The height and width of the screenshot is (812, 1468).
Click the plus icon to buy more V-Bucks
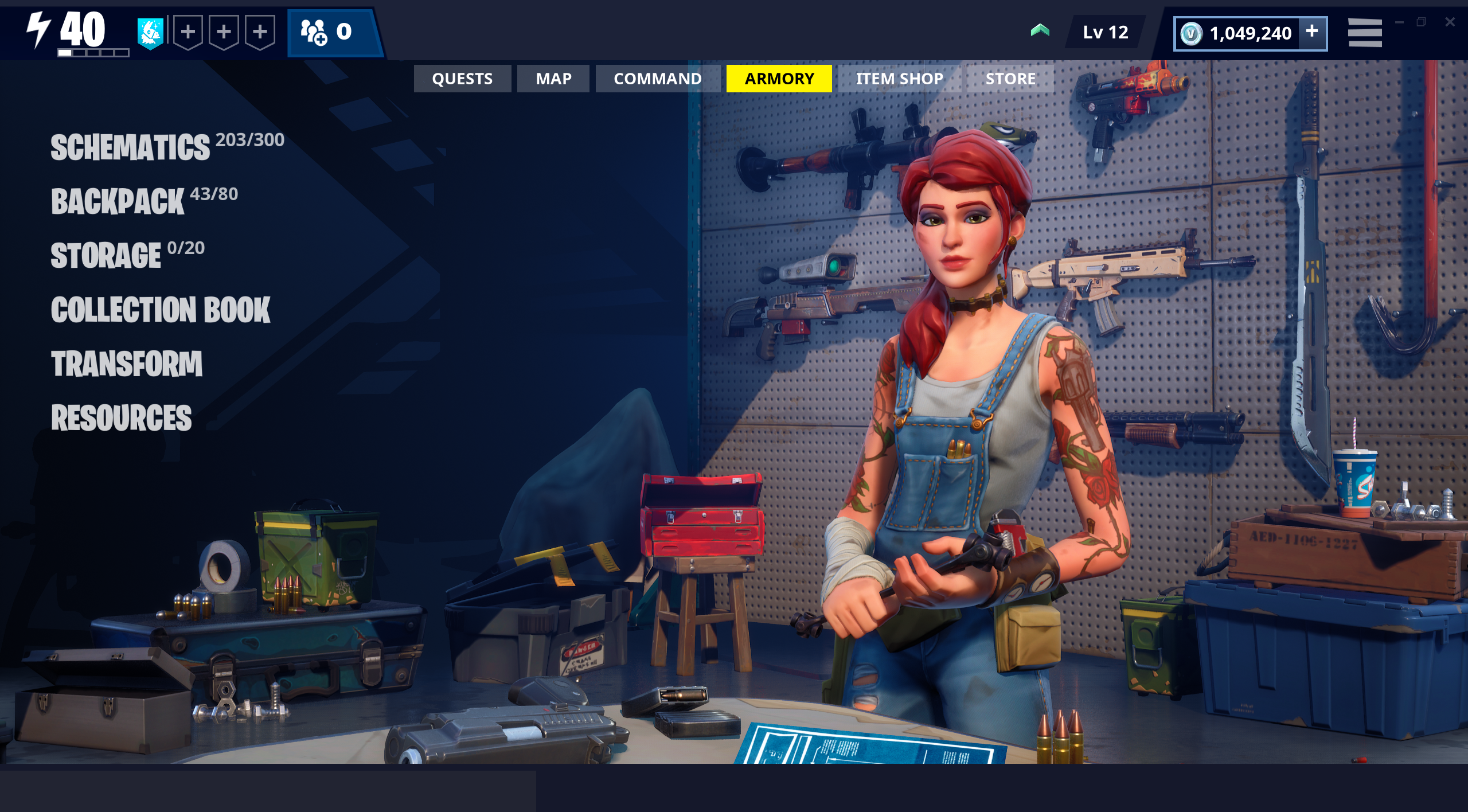pos(1313,33)
